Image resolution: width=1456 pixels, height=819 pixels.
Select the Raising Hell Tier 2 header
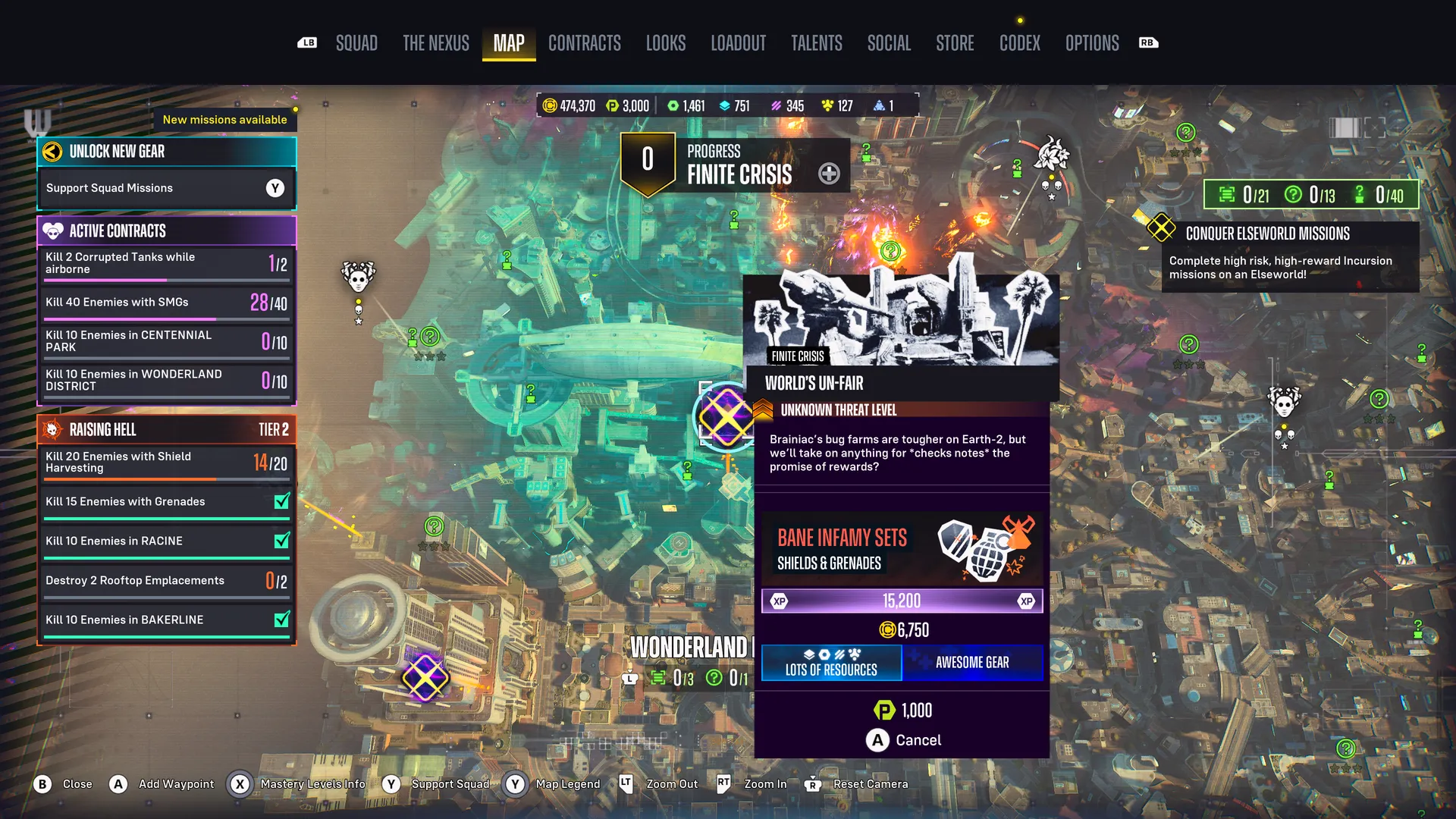pyautogui.click(x=166, y=429)
